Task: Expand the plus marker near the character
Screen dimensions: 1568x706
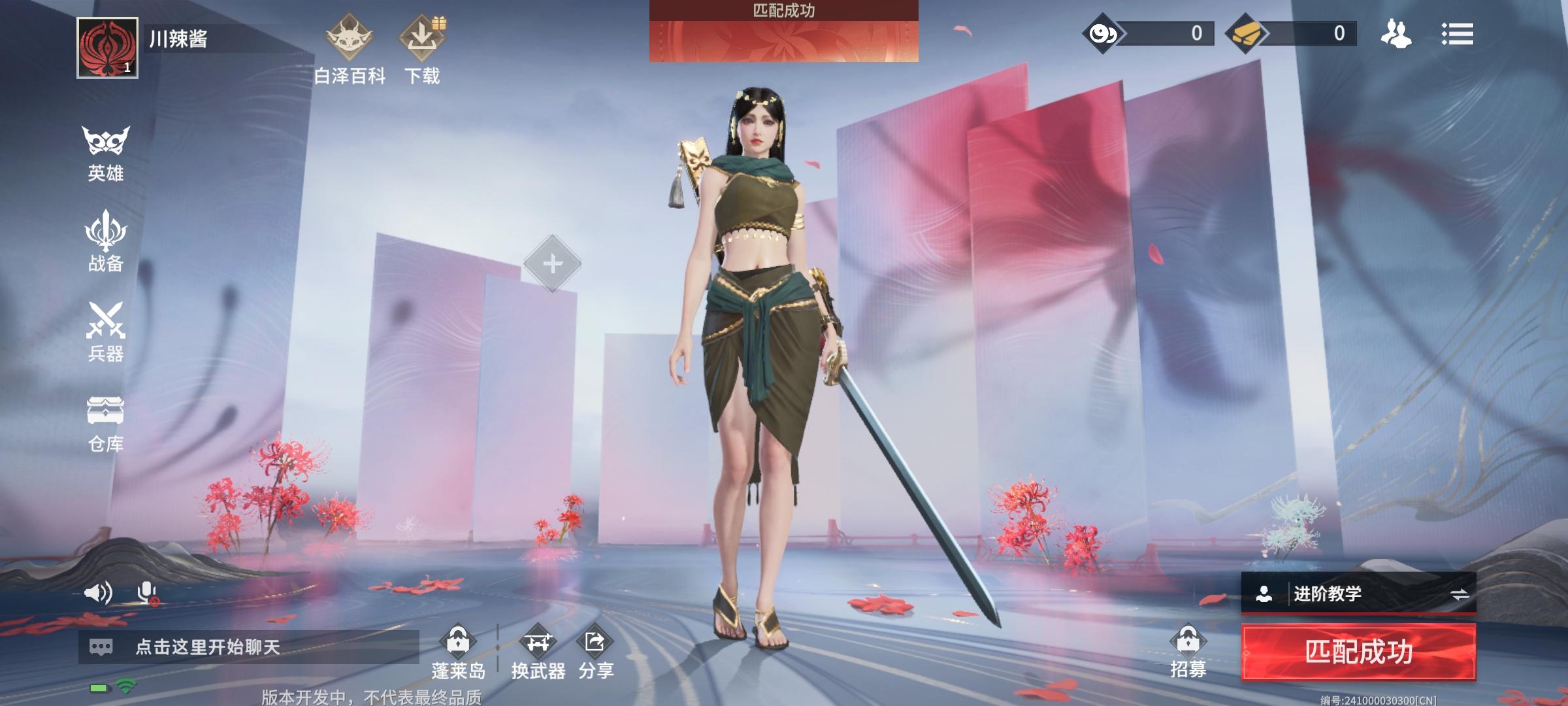Action: pos(552,264)
